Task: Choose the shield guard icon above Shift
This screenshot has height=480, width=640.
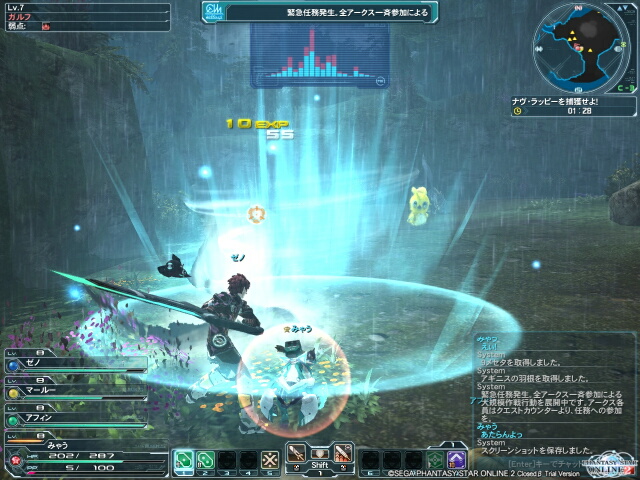Action: point(320,451)
